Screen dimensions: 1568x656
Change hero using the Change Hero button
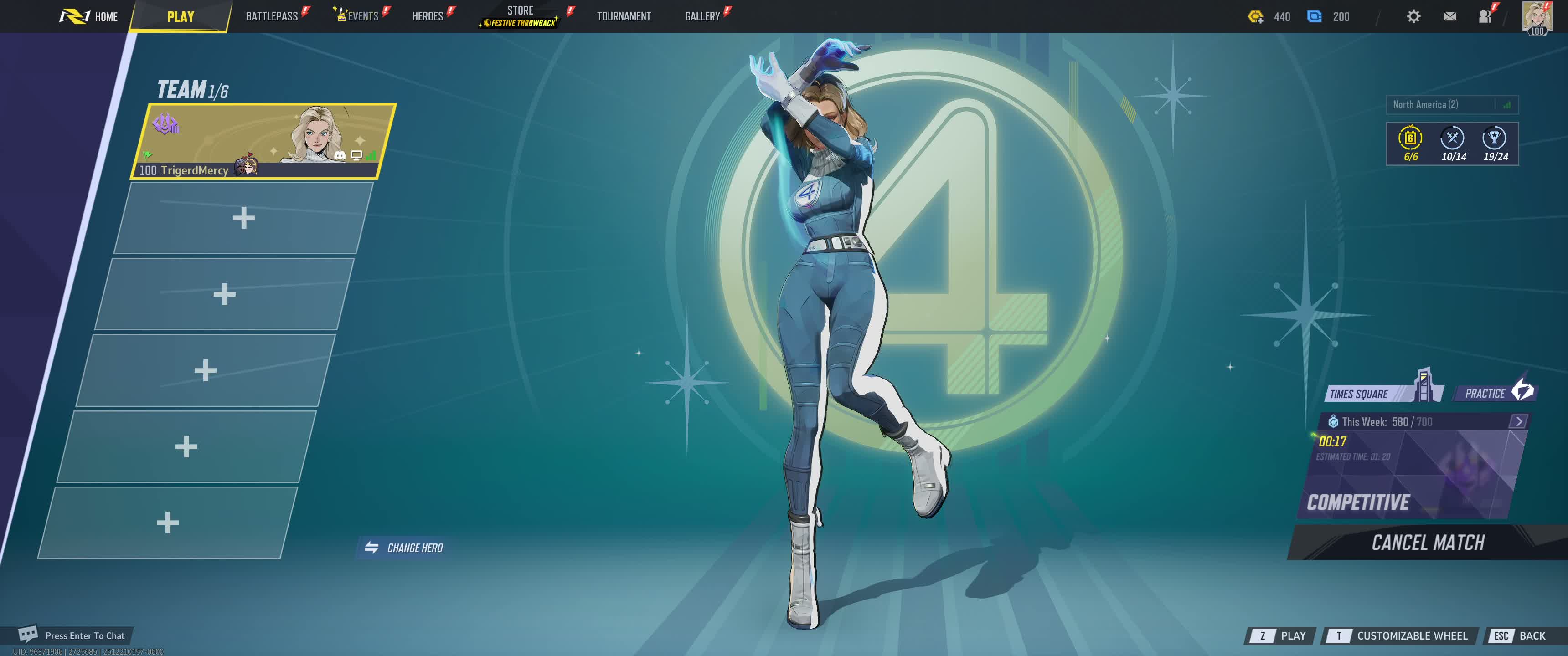(404, 548)
